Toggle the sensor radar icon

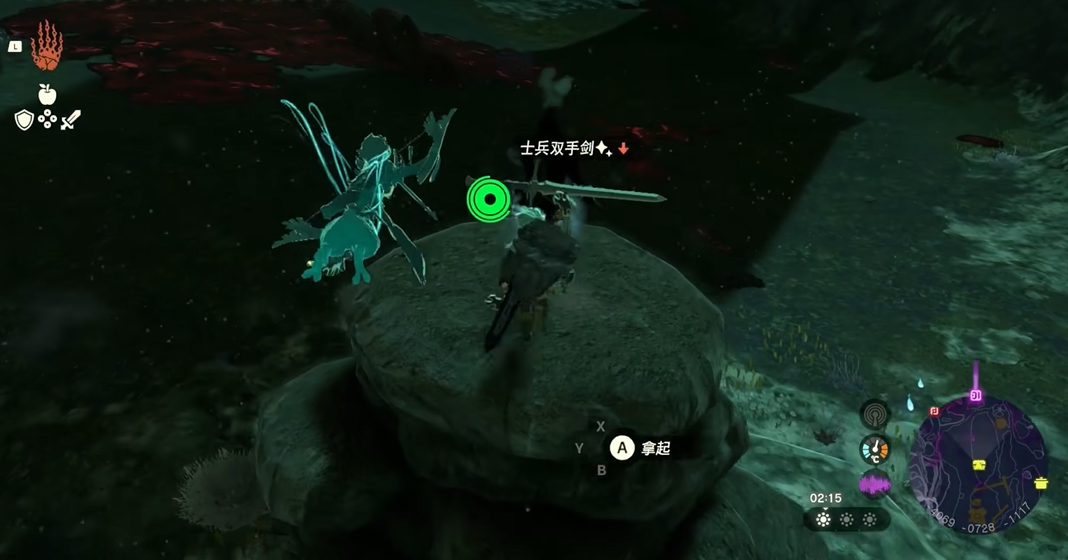875,414
